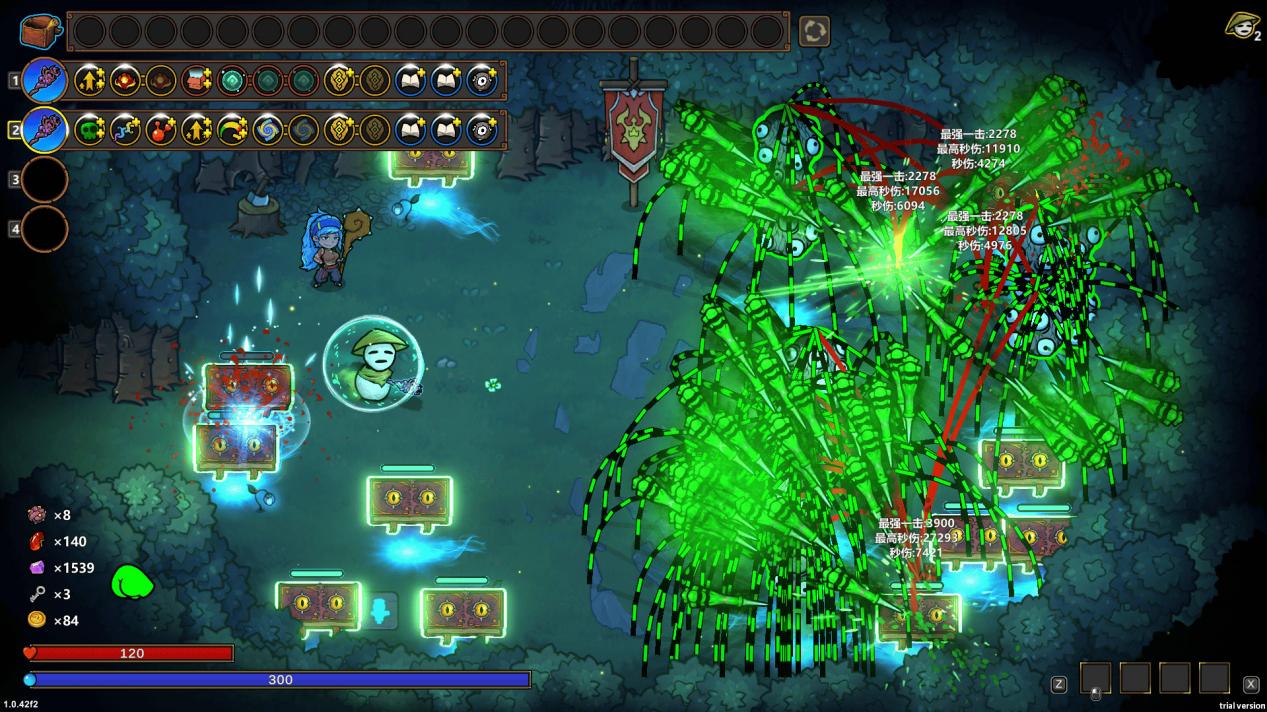Pick the bright teal gem rune
The image size is (1267, 712).
point(232,80)
